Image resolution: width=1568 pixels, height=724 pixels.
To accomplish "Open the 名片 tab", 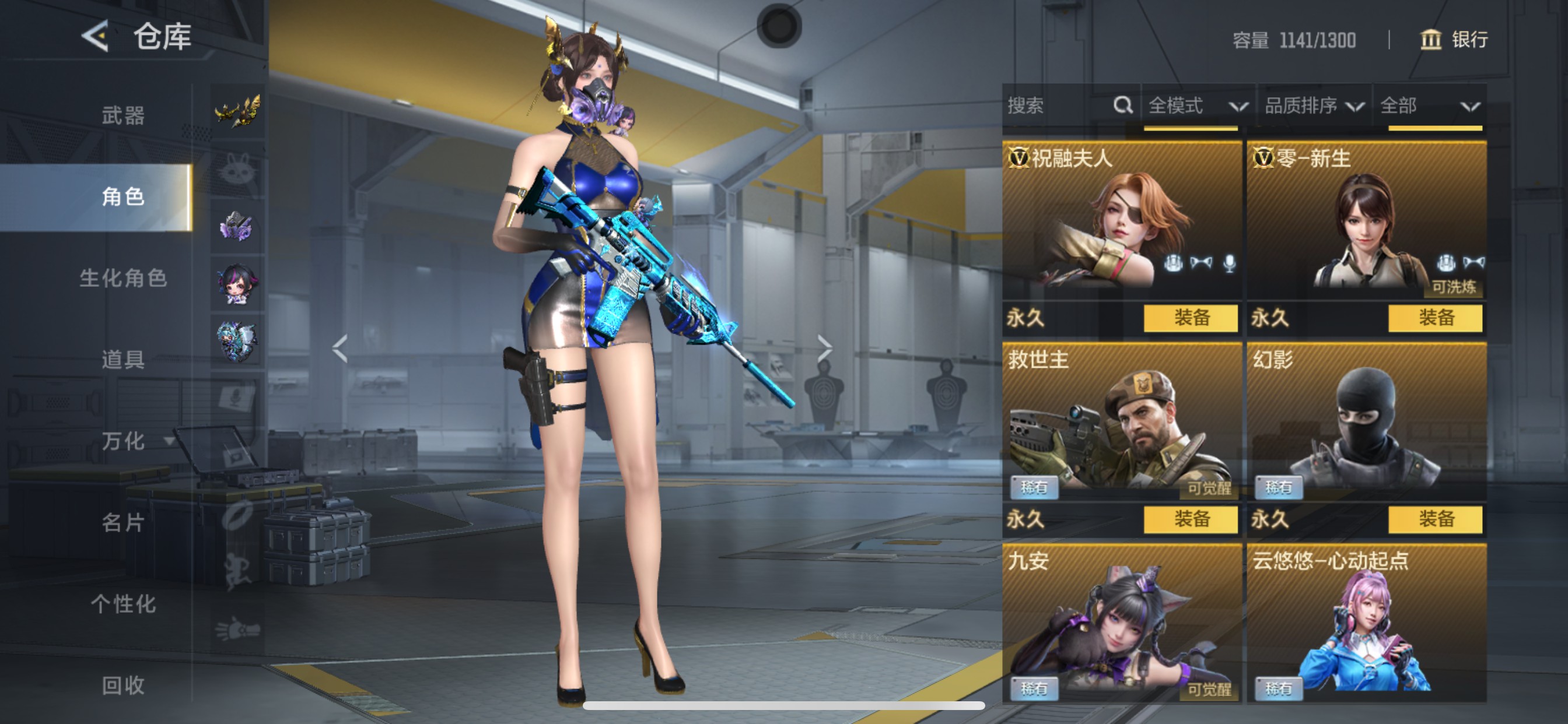I will (123, 523).
